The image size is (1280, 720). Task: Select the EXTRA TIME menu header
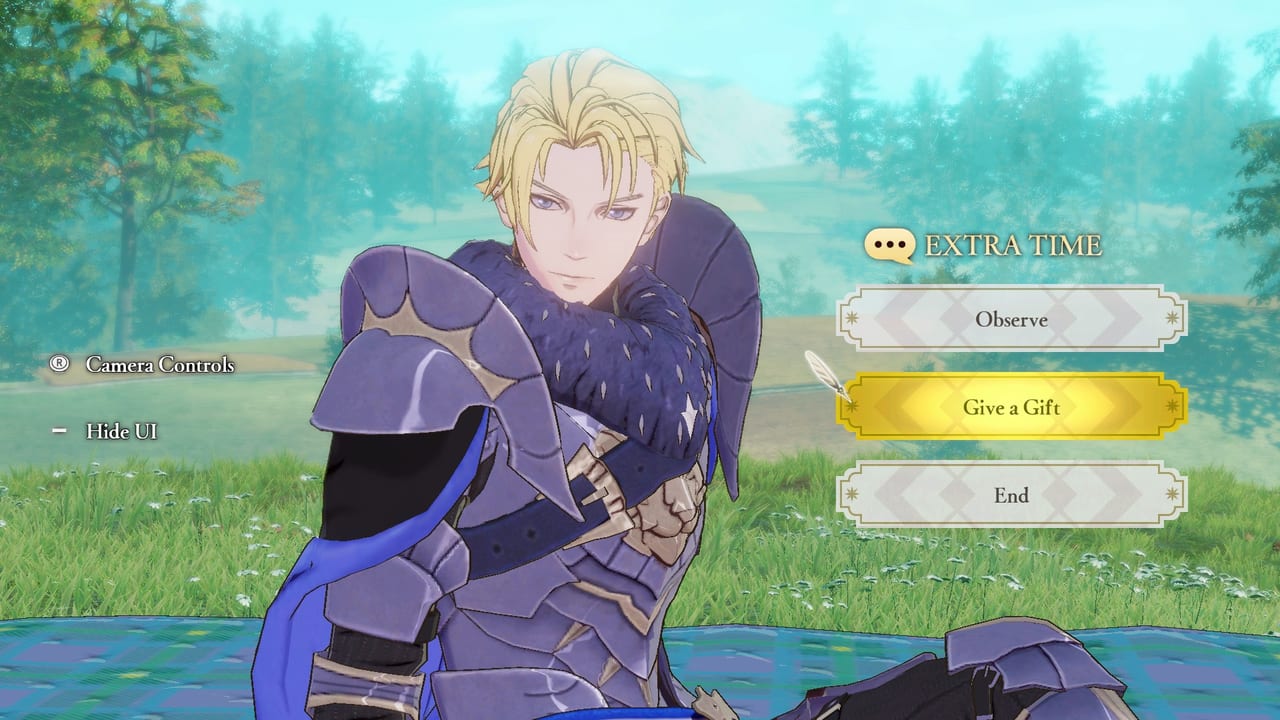pos(1000,245)
